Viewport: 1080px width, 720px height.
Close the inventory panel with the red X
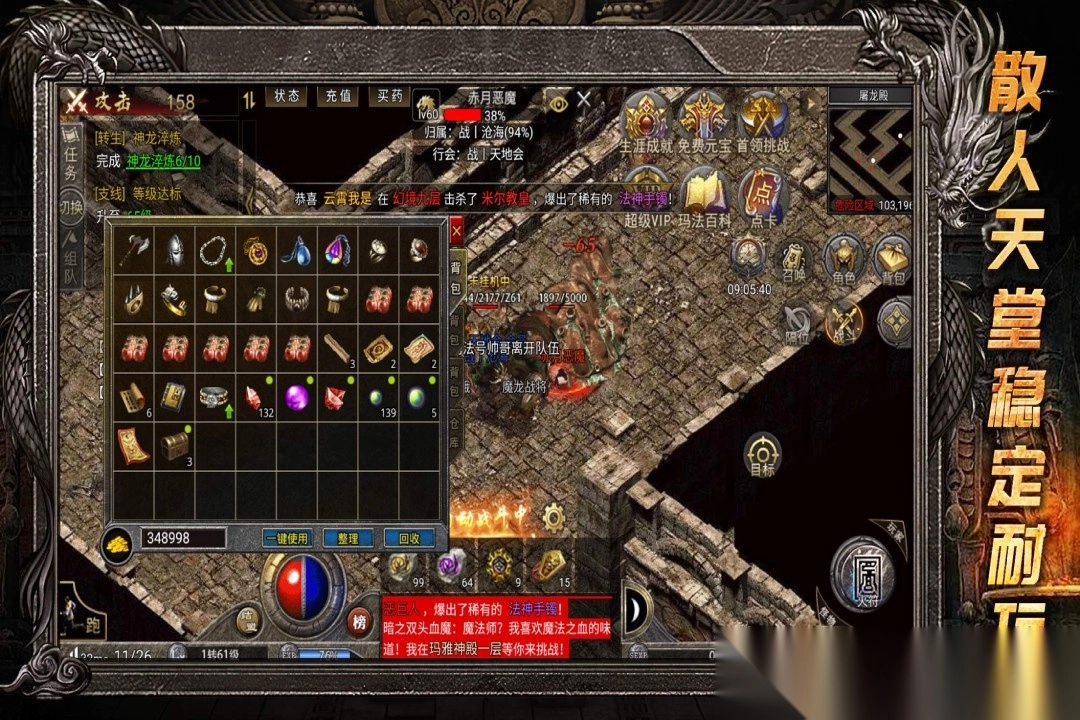[x=456, y=231]
